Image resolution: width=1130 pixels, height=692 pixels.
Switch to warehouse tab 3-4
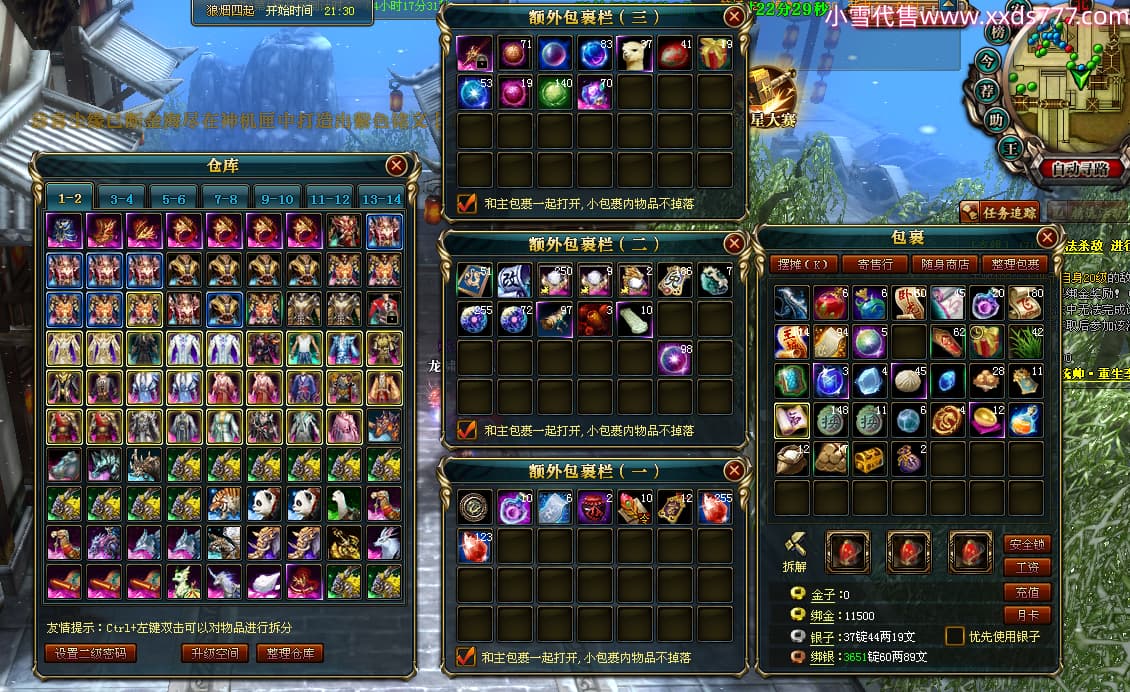122,198
